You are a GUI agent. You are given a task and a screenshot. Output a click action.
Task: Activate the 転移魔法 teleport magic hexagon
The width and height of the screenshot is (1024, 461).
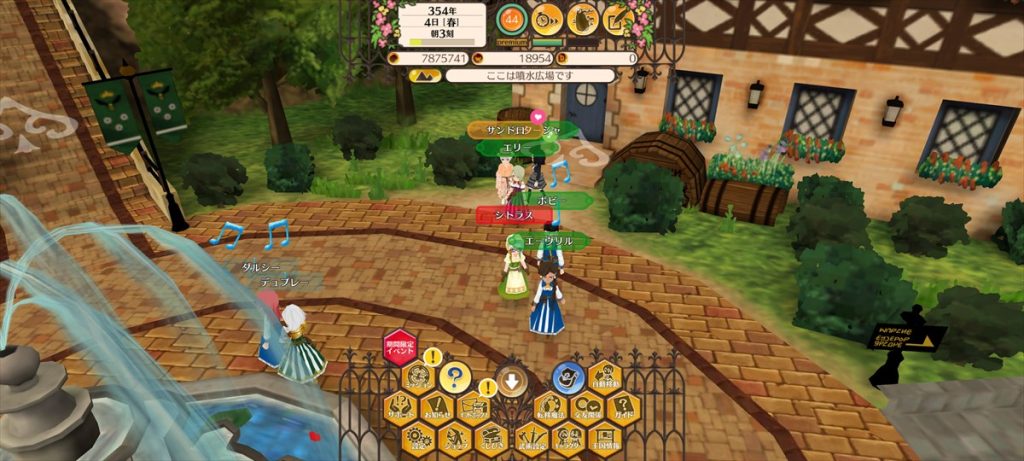[549, 407]
